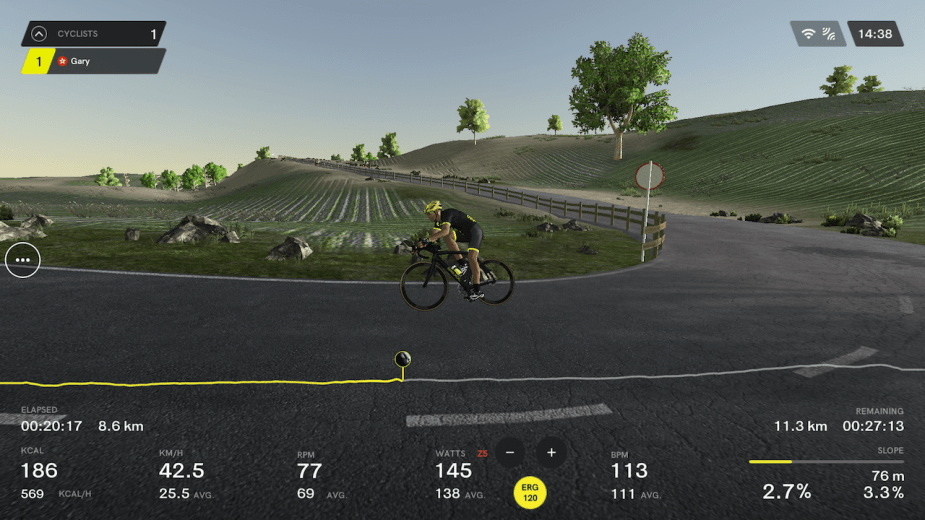Open the wireless sensor connection status
The image size is (925, 520).
coord(818,34)
